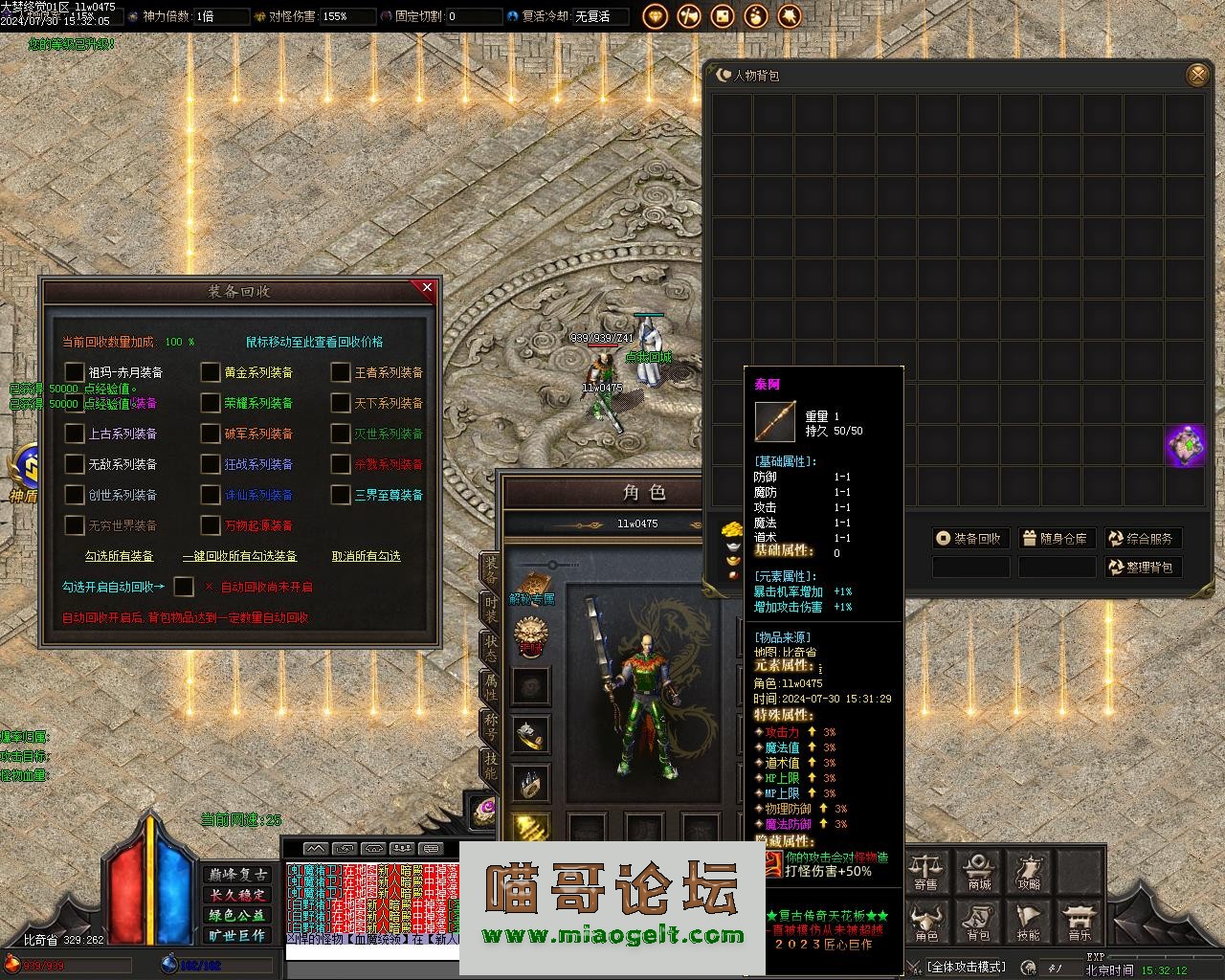Tick the 三界至尊装备 checkbox
This screenshot has height=980, width=1225.
click(x=341, y=495)
